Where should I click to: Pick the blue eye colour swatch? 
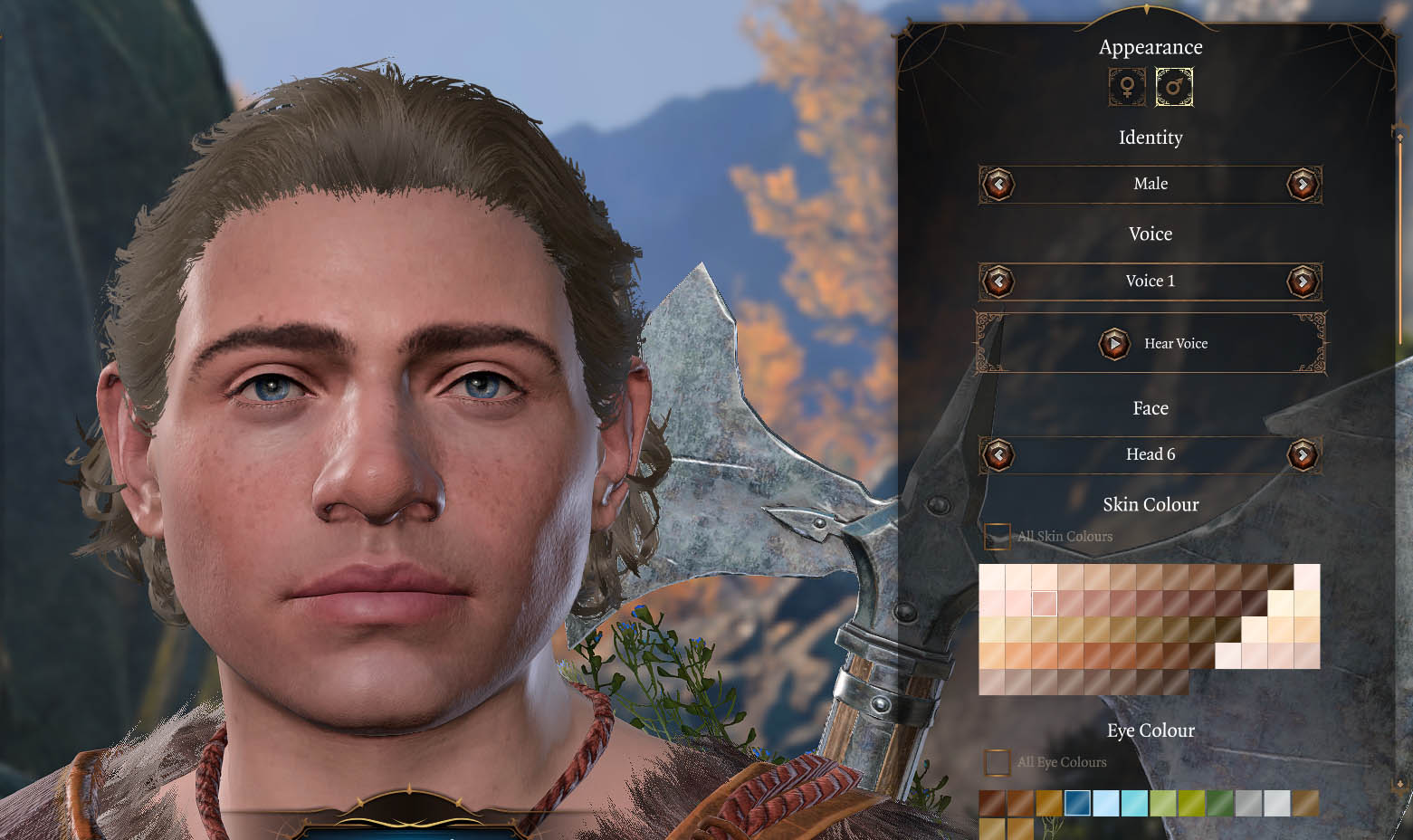1076,802
